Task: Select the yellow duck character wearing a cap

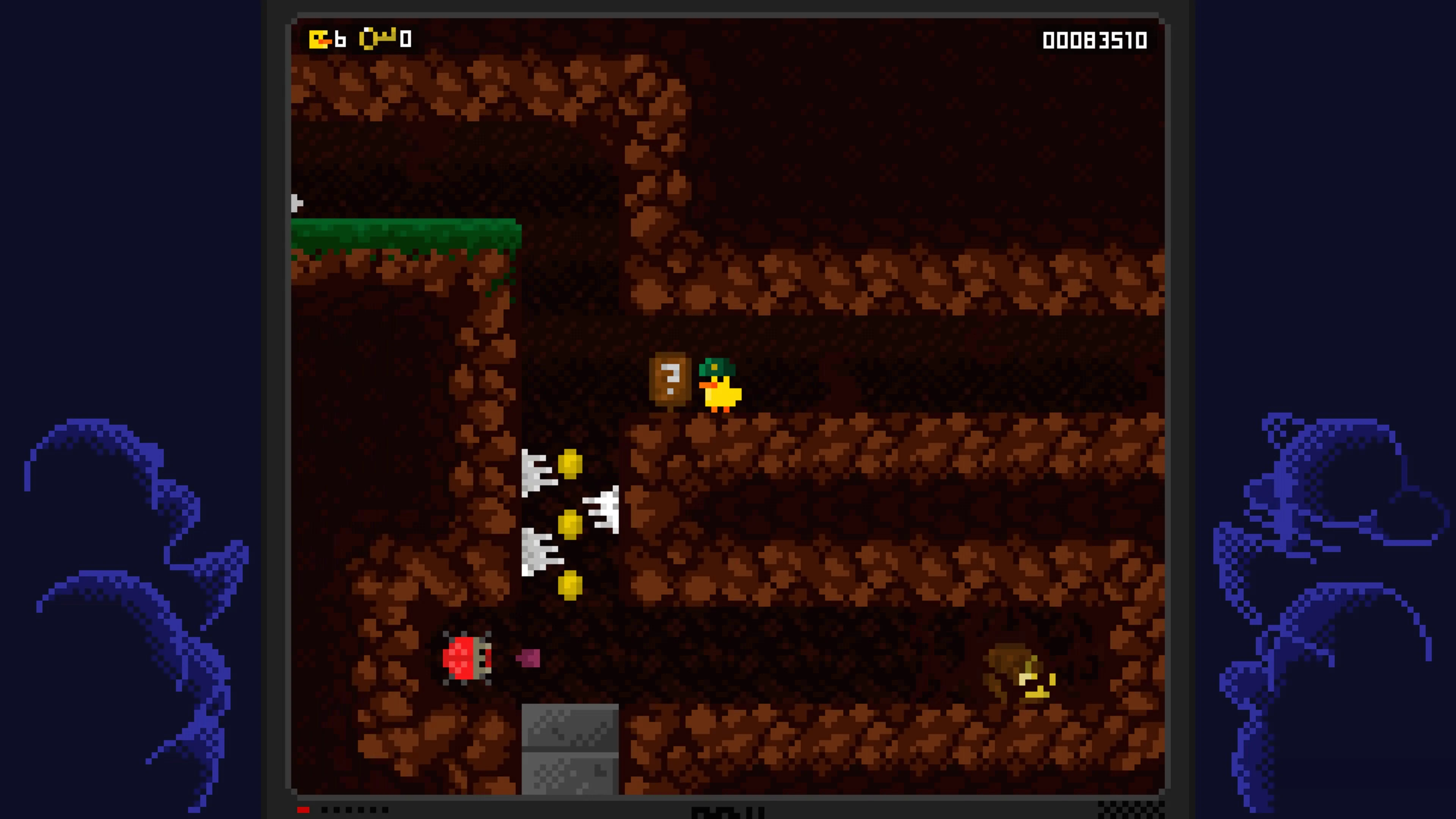Action: point(720,386)
